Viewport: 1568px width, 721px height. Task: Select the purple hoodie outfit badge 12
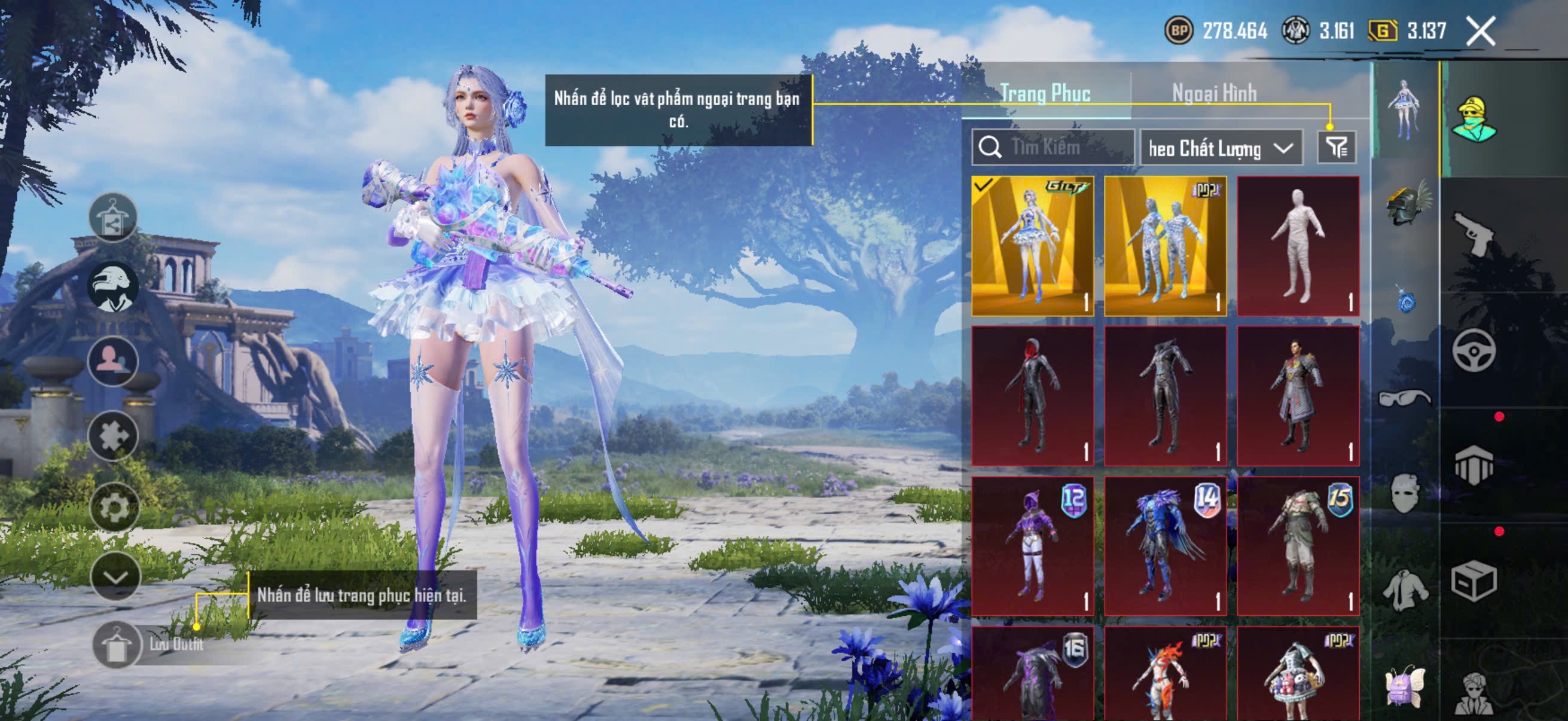1032,546
